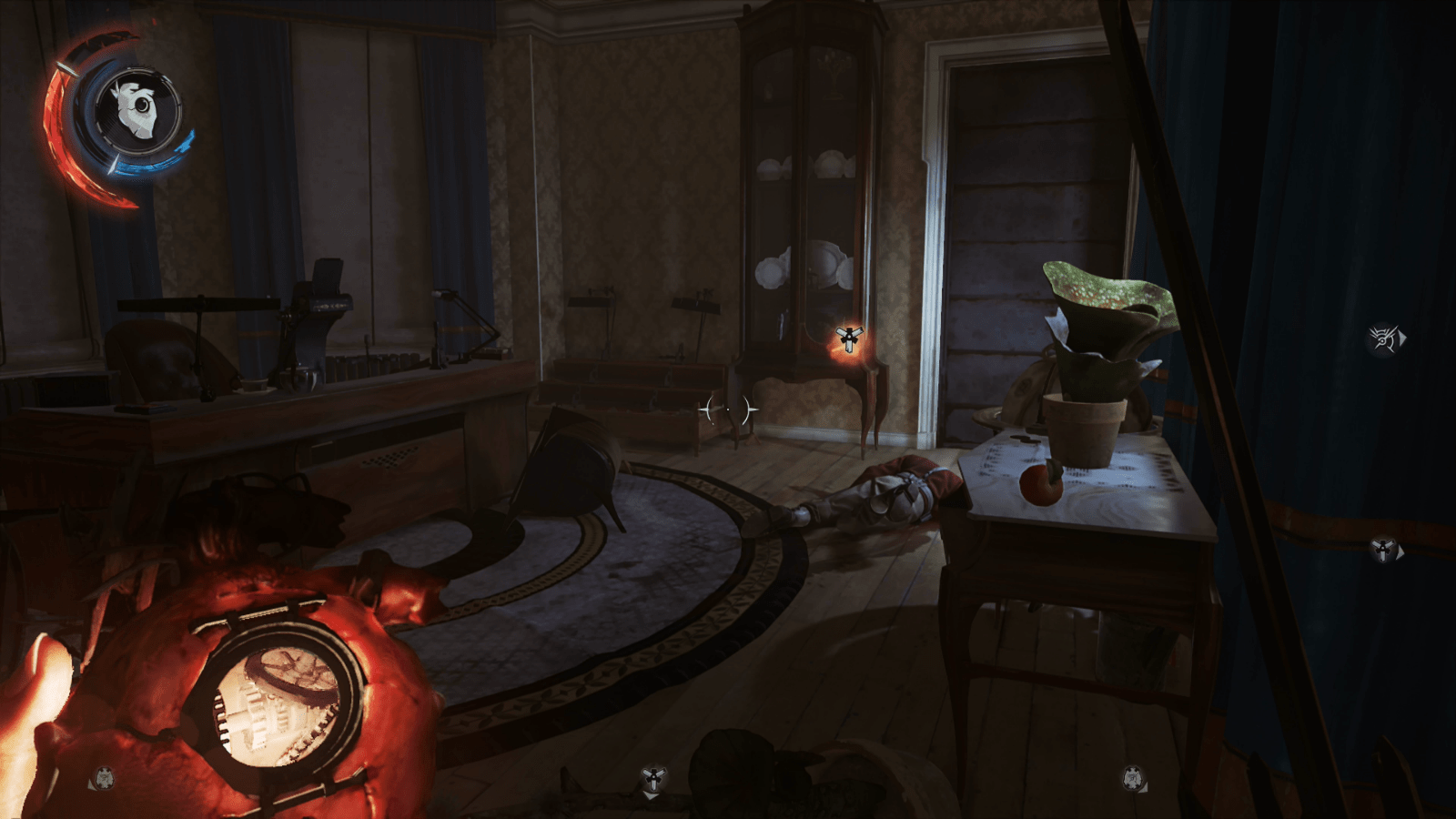Click the crosshair reticle at screen center
Screen dimensions: 1456x819
(728, 410)
